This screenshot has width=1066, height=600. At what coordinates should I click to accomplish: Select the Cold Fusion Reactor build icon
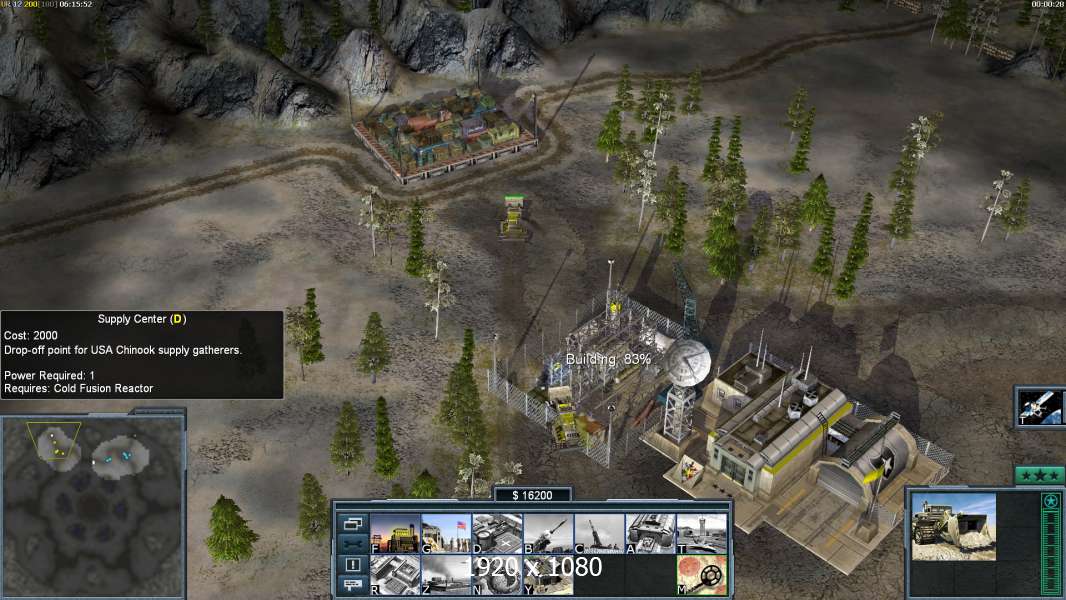(x=395, y=533)
